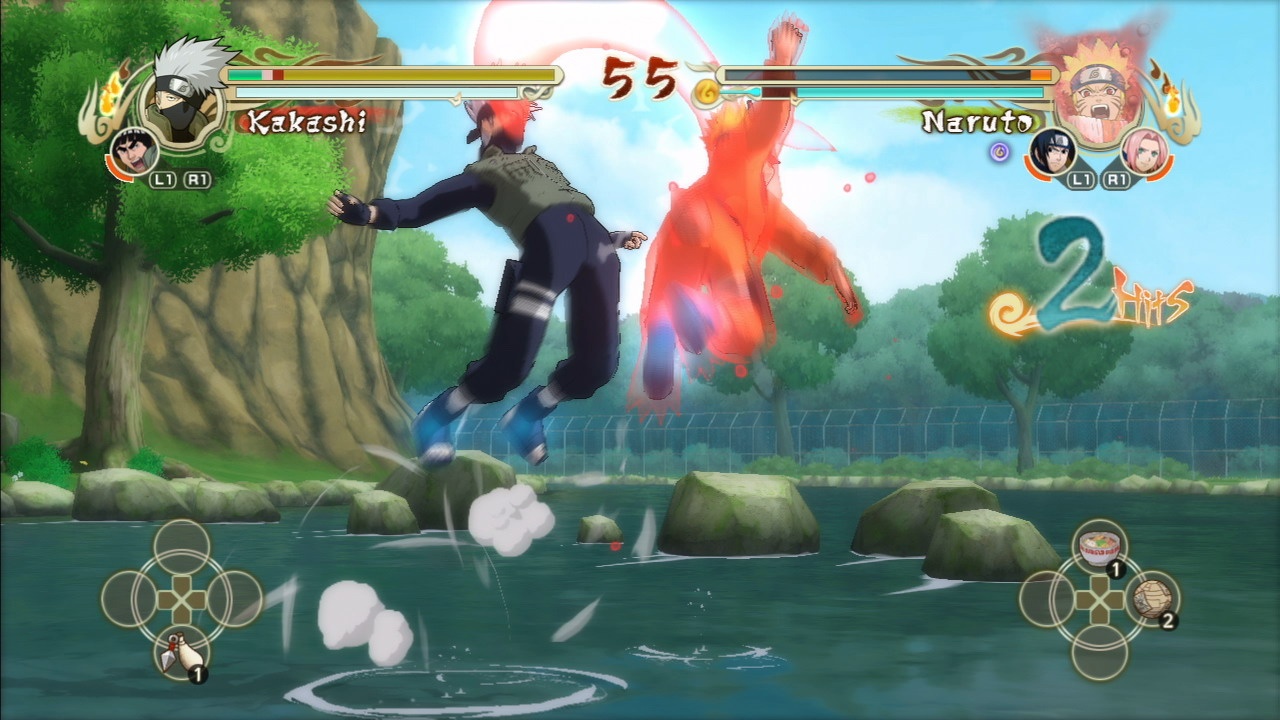Viewport: 1280px width, 720px height.
Task: Open the empty left slot on right item wheel
Action: tap(1042, 600)
